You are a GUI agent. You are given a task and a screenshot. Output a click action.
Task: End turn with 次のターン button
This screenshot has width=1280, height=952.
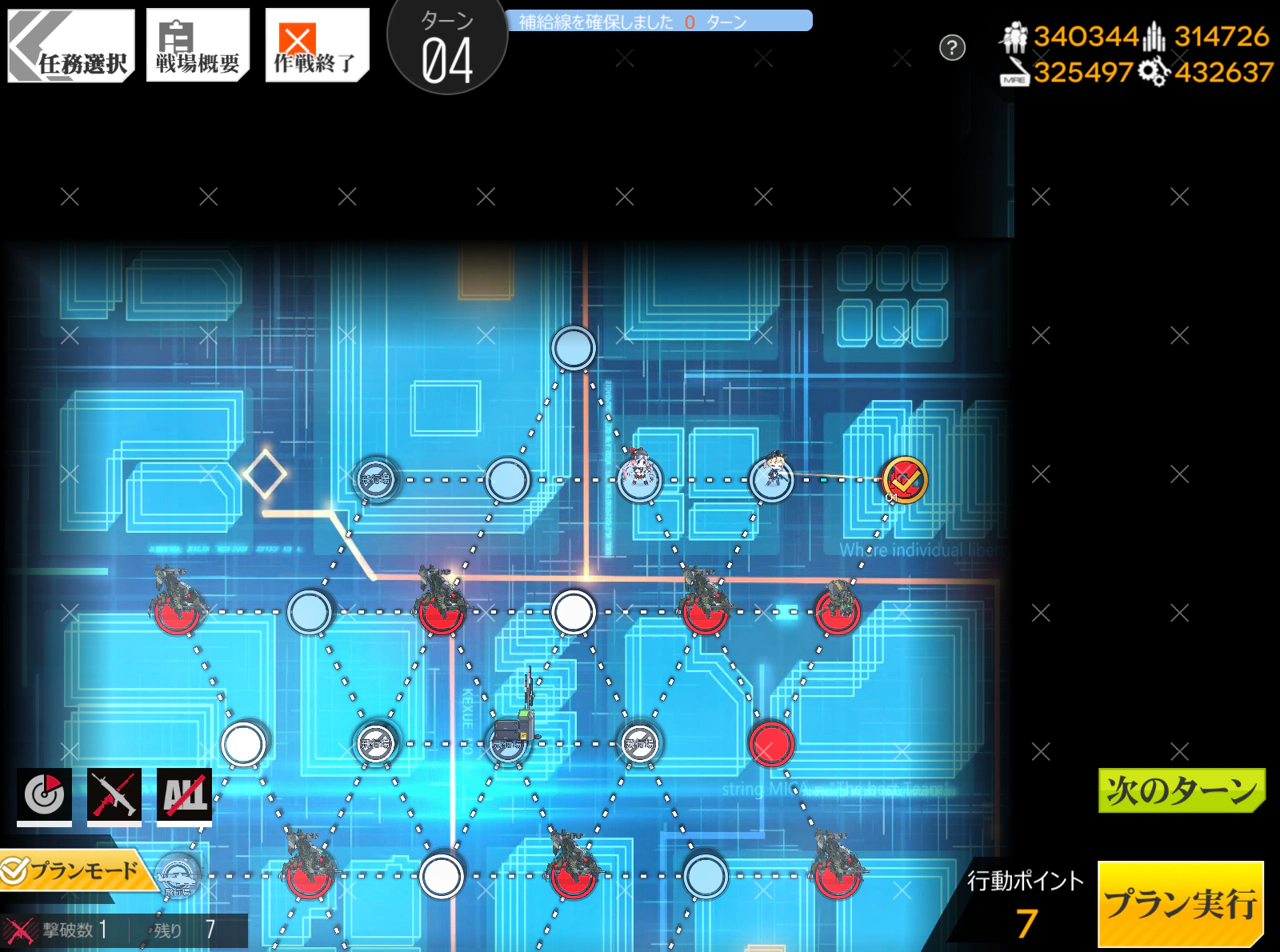point(1181,791)
